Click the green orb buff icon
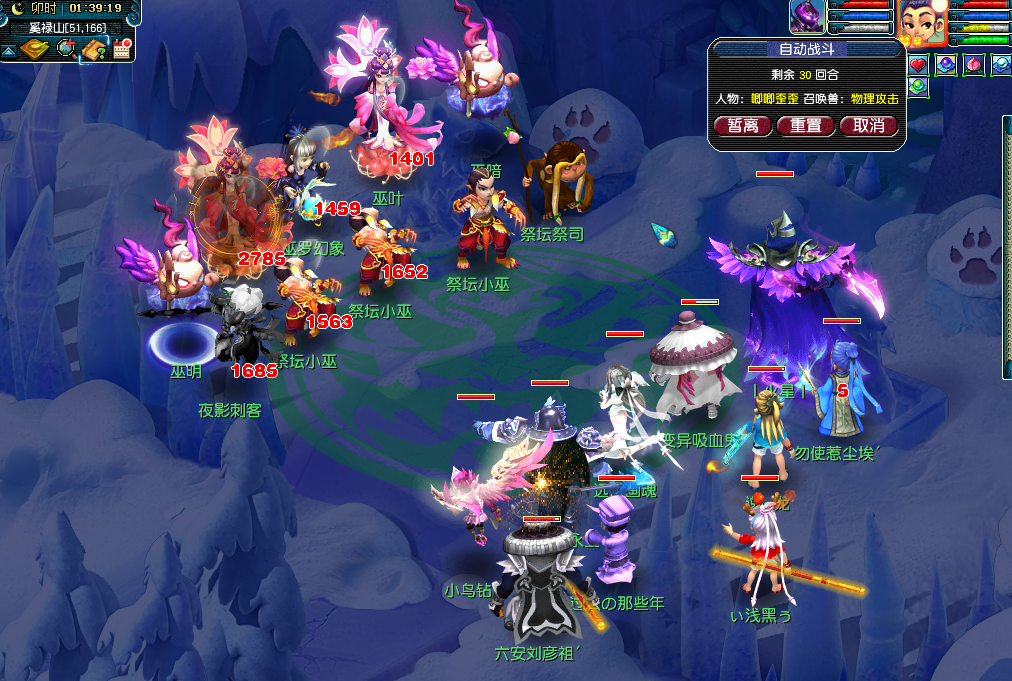Screen dimensions: 1012x681 click(918, 87)
